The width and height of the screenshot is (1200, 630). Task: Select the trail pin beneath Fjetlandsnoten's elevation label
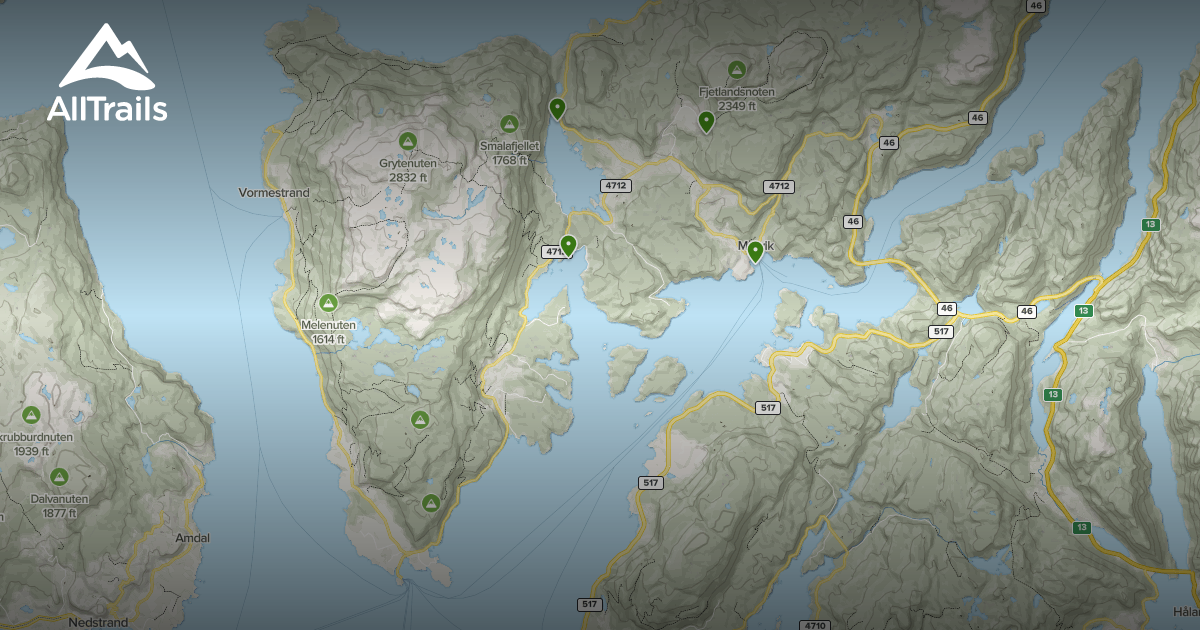pos(706,122)
